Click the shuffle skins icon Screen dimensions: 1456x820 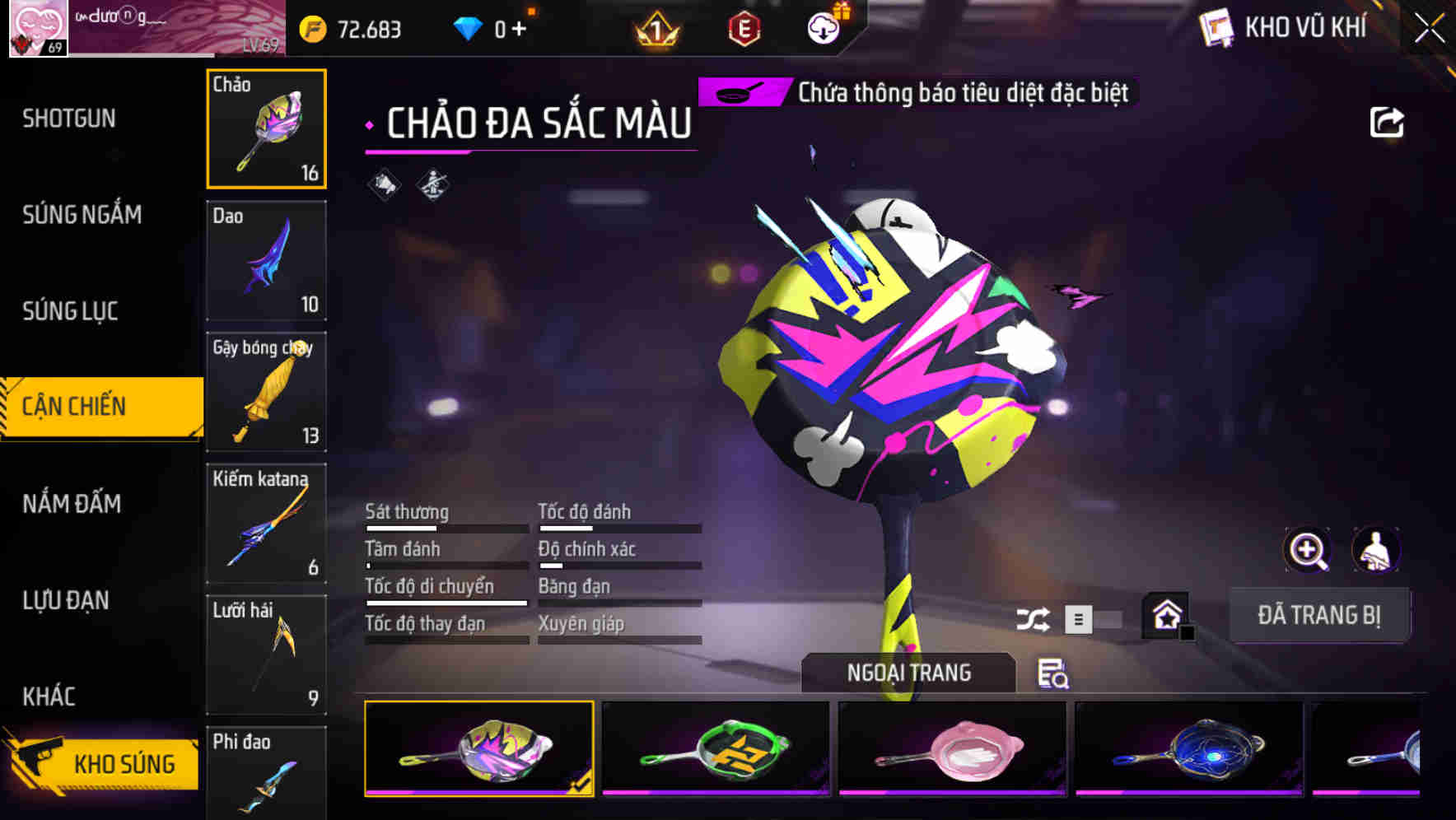click(x=1034, y=617)
